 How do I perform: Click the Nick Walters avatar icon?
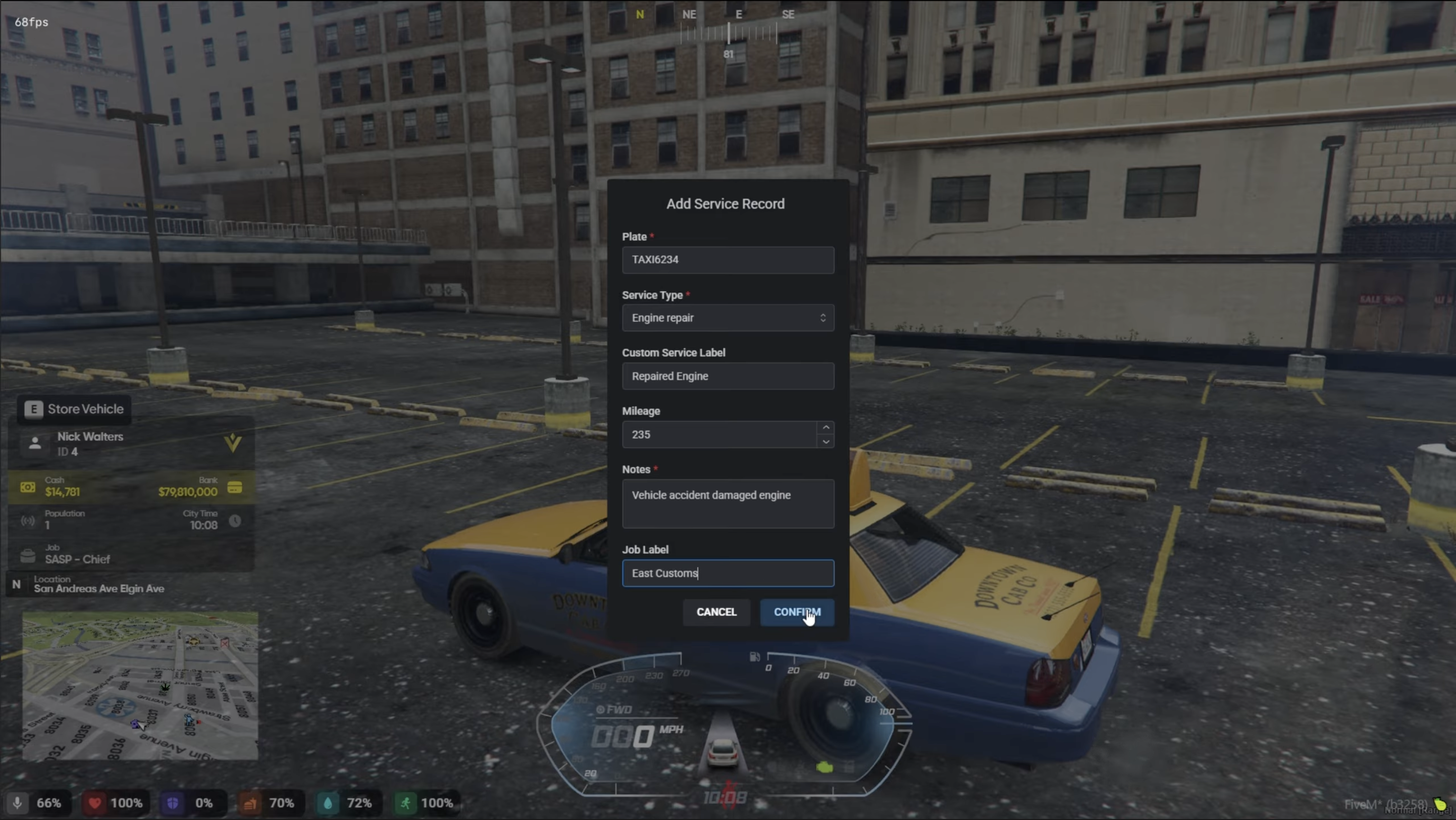pyautogui.click(x=35, y=444)
